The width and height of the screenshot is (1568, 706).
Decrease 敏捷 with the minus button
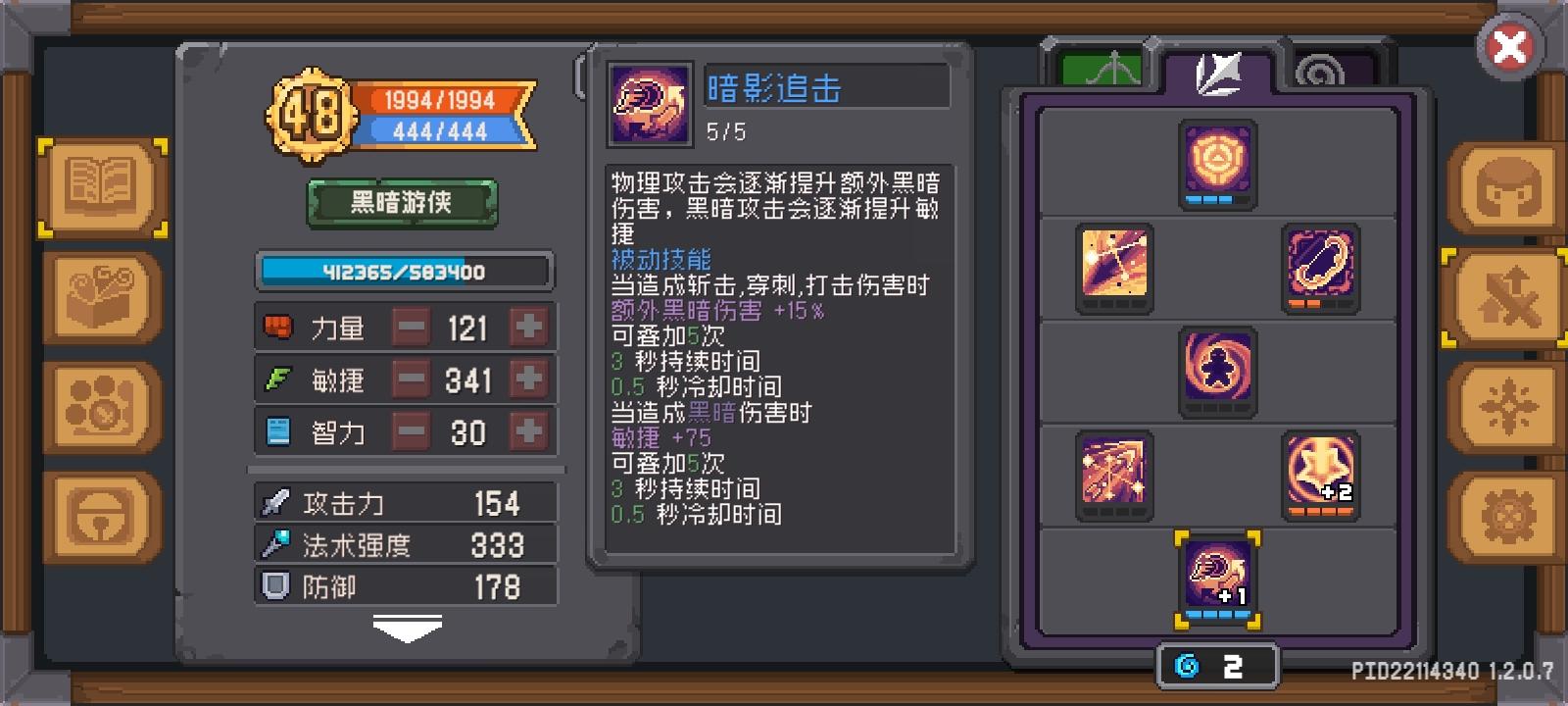tap(413, 380)
